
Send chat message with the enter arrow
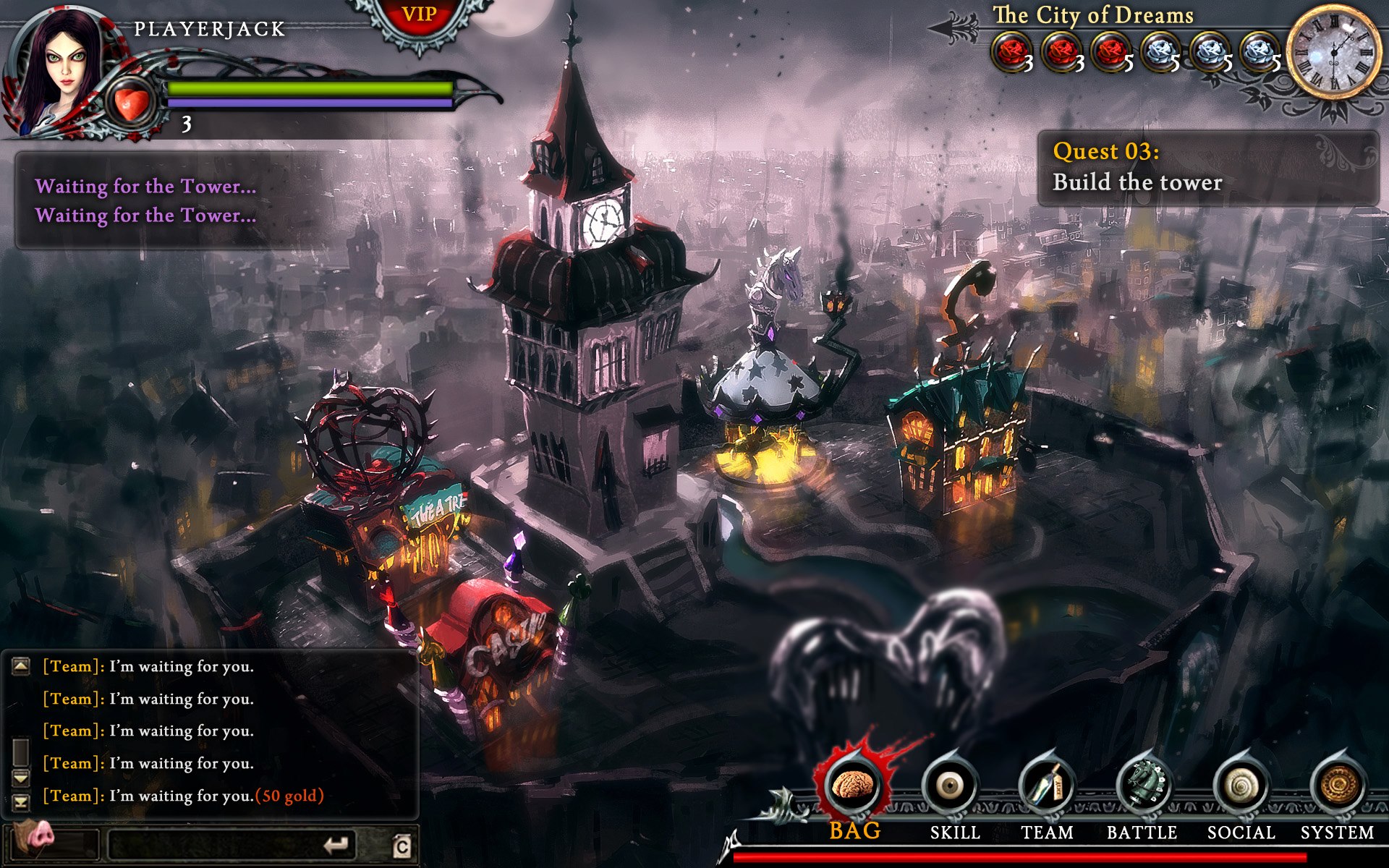pos(336,844)
